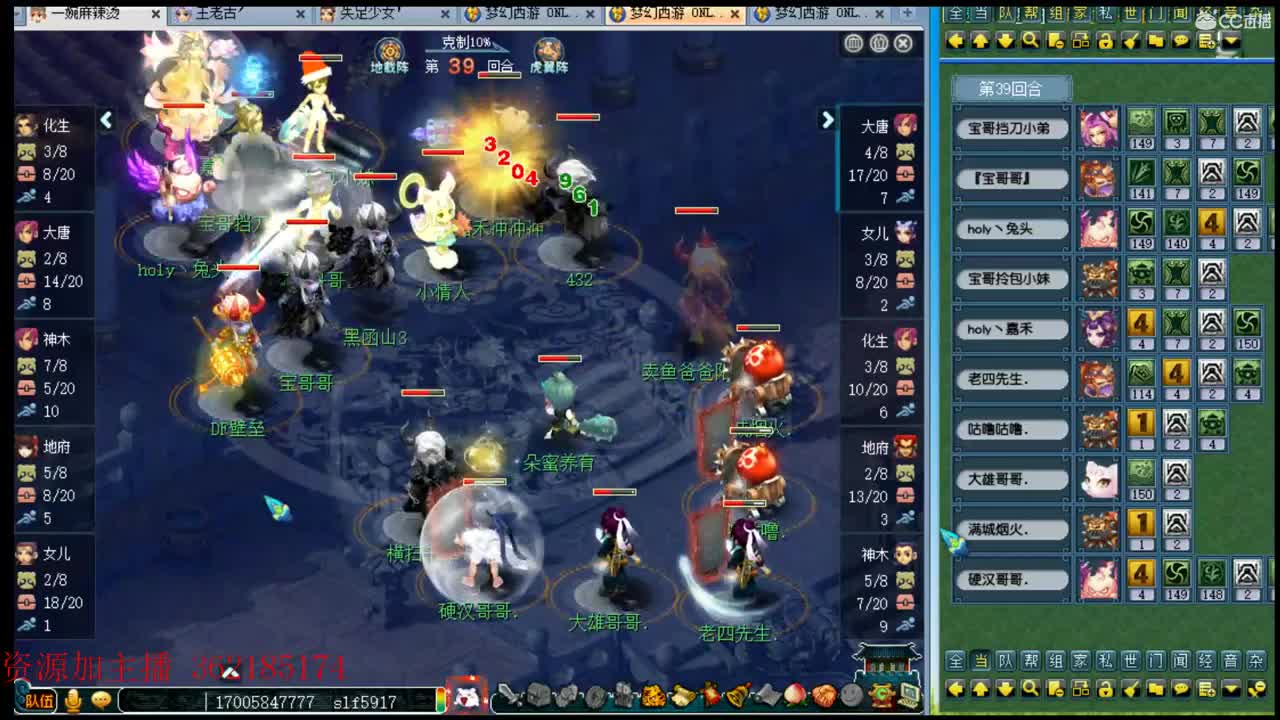Click the 『宝哥哥』 name in round panel
Image resolution: width=1280 pixels, height=720 pixels.
(x=1011, y=178)
